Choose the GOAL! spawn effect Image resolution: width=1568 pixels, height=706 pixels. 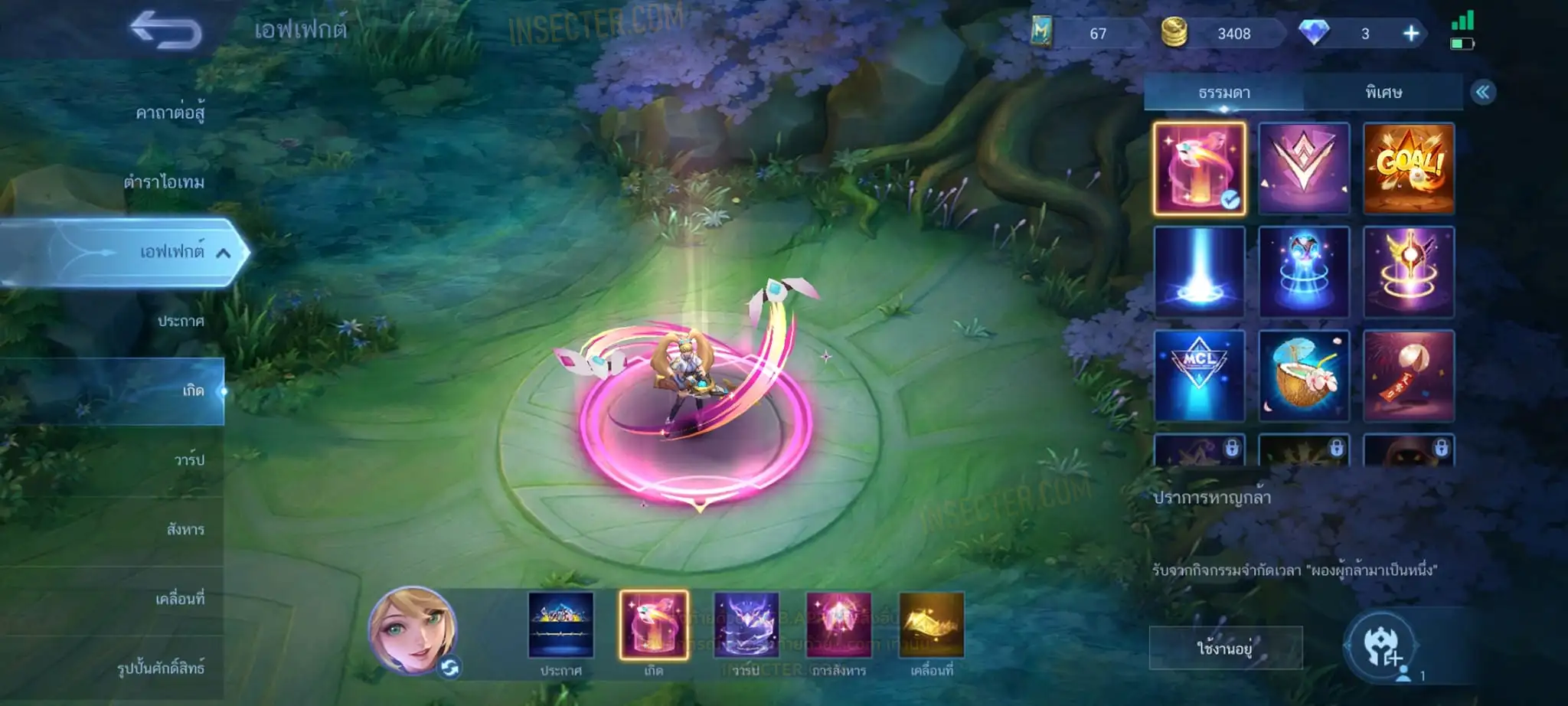click(x=1408, y=168)
